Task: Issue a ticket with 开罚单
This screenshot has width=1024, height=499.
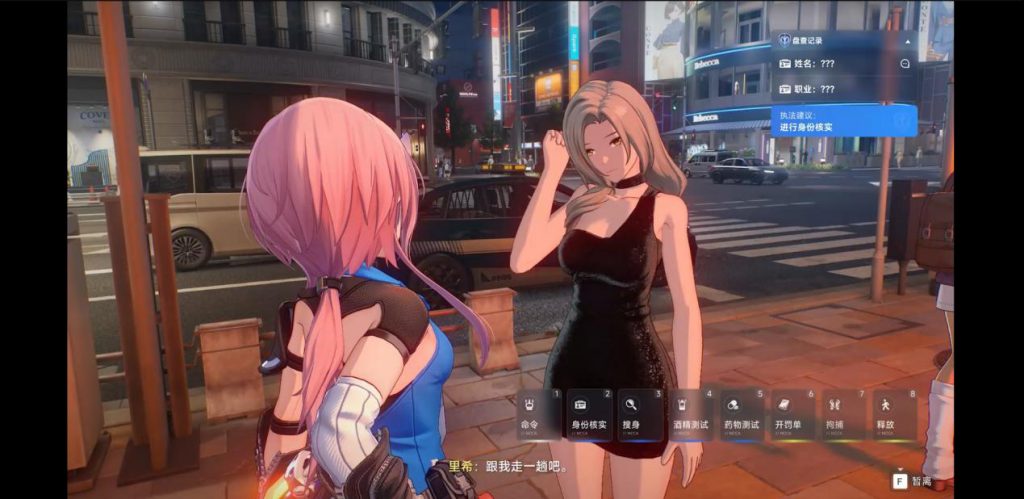Action: coord(793,415)
